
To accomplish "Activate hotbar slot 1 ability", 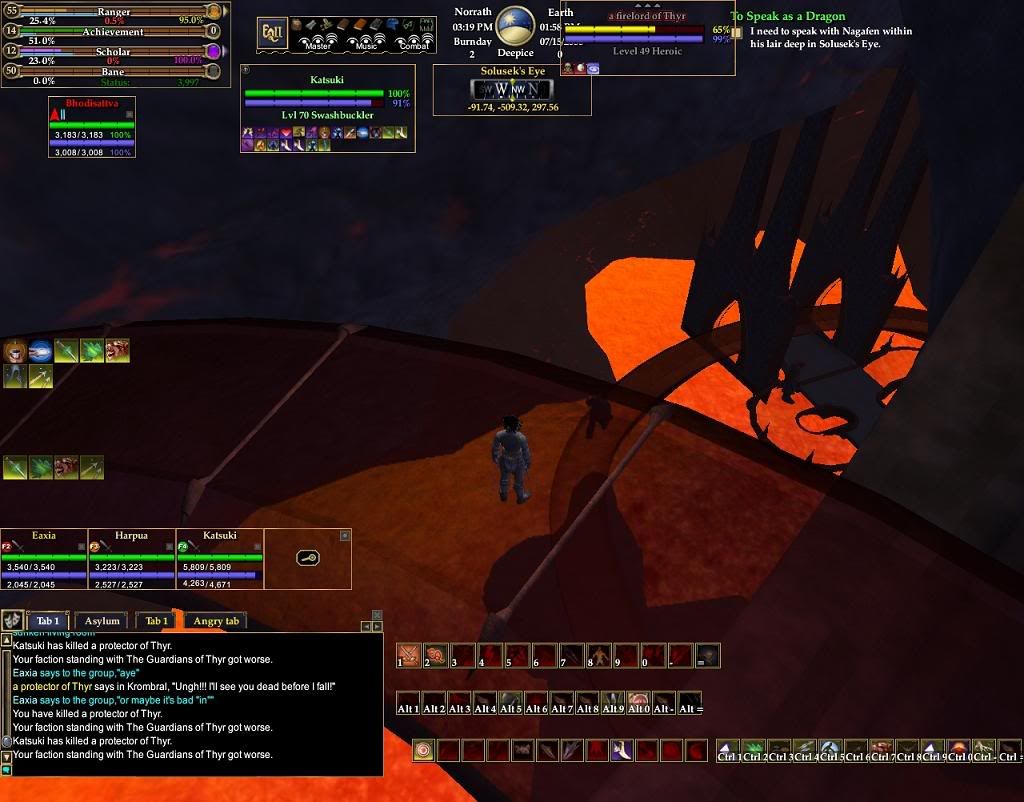I will pos(408,656).
